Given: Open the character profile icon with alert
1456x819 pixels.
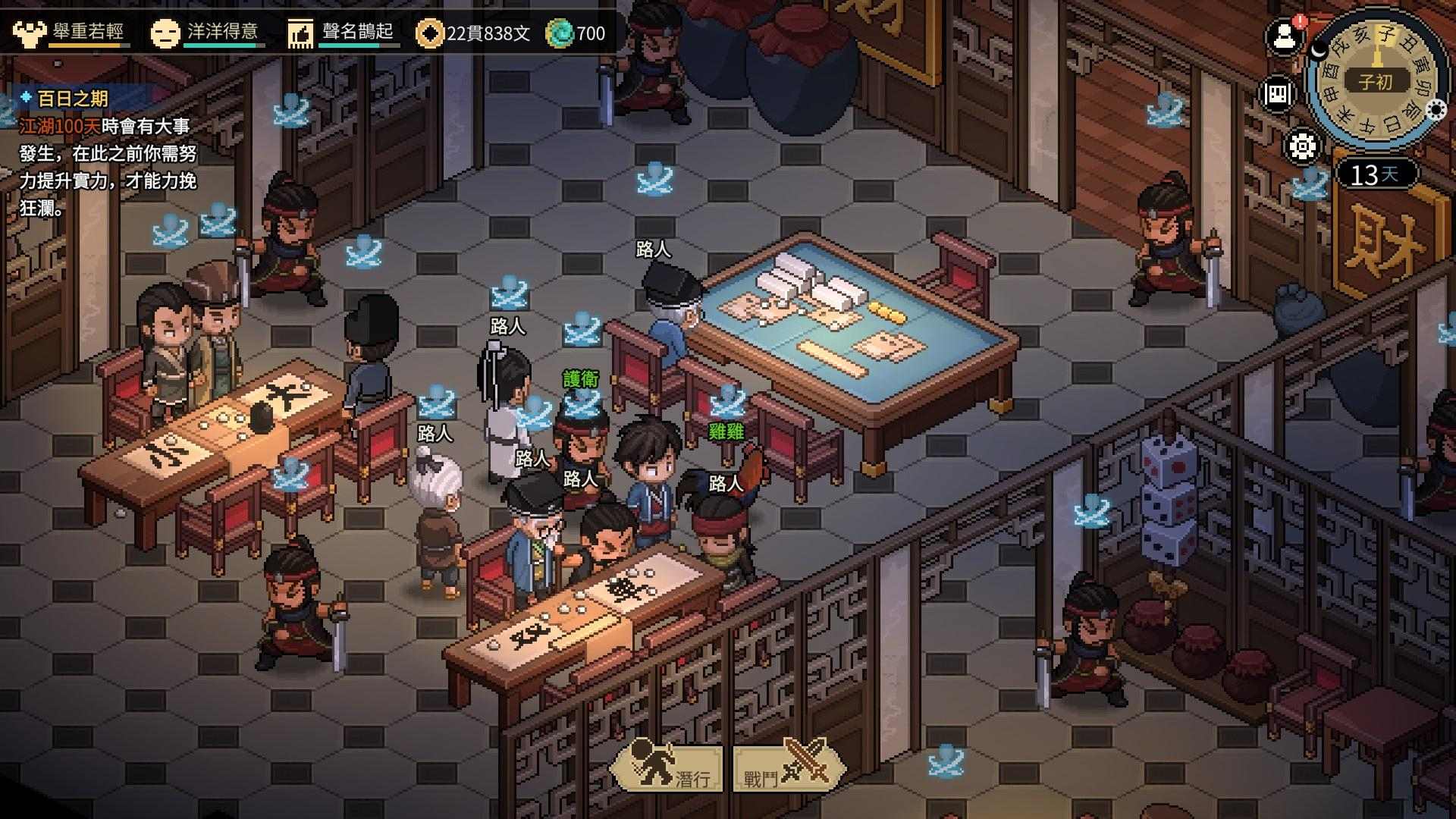Looking at the screenshot, I should (1285, 36).
